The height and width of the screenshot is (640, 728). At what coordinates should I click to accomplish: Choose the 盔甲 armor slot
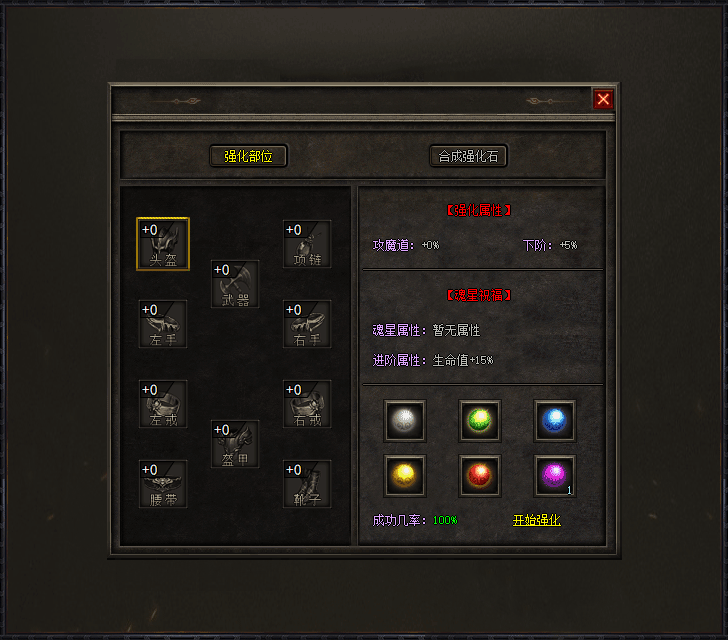pyautogui.click(x=235, y=444)
